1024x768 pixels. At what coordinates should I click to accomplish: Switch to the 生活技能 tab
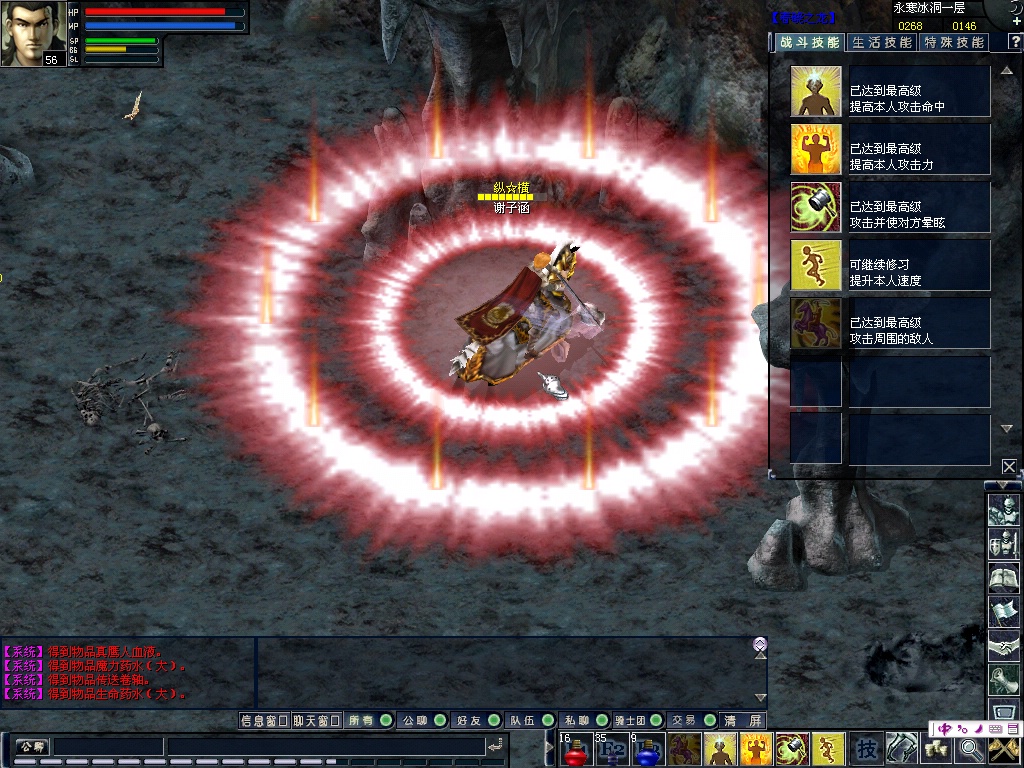point(881,42)
